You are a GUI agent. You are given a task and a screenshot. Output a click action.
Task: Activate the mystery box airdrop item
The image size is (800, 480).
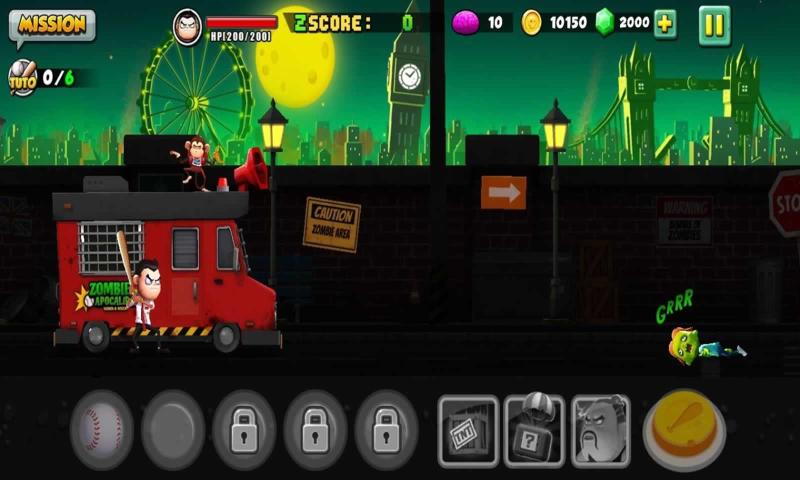(534, 431)
